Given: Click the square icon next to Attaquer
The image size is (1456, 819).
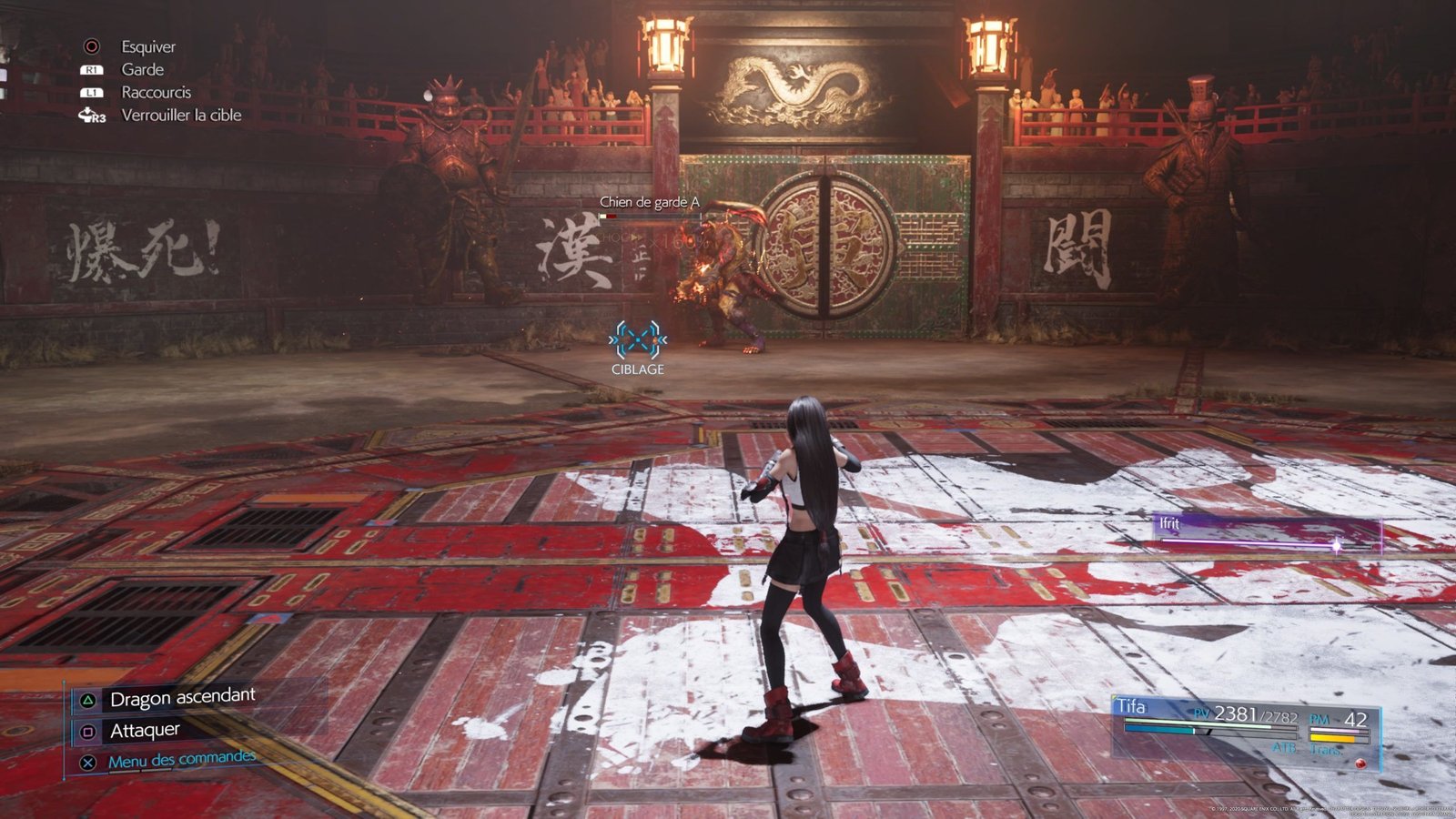Looking at the screenshot, I should tap(88, 732).
